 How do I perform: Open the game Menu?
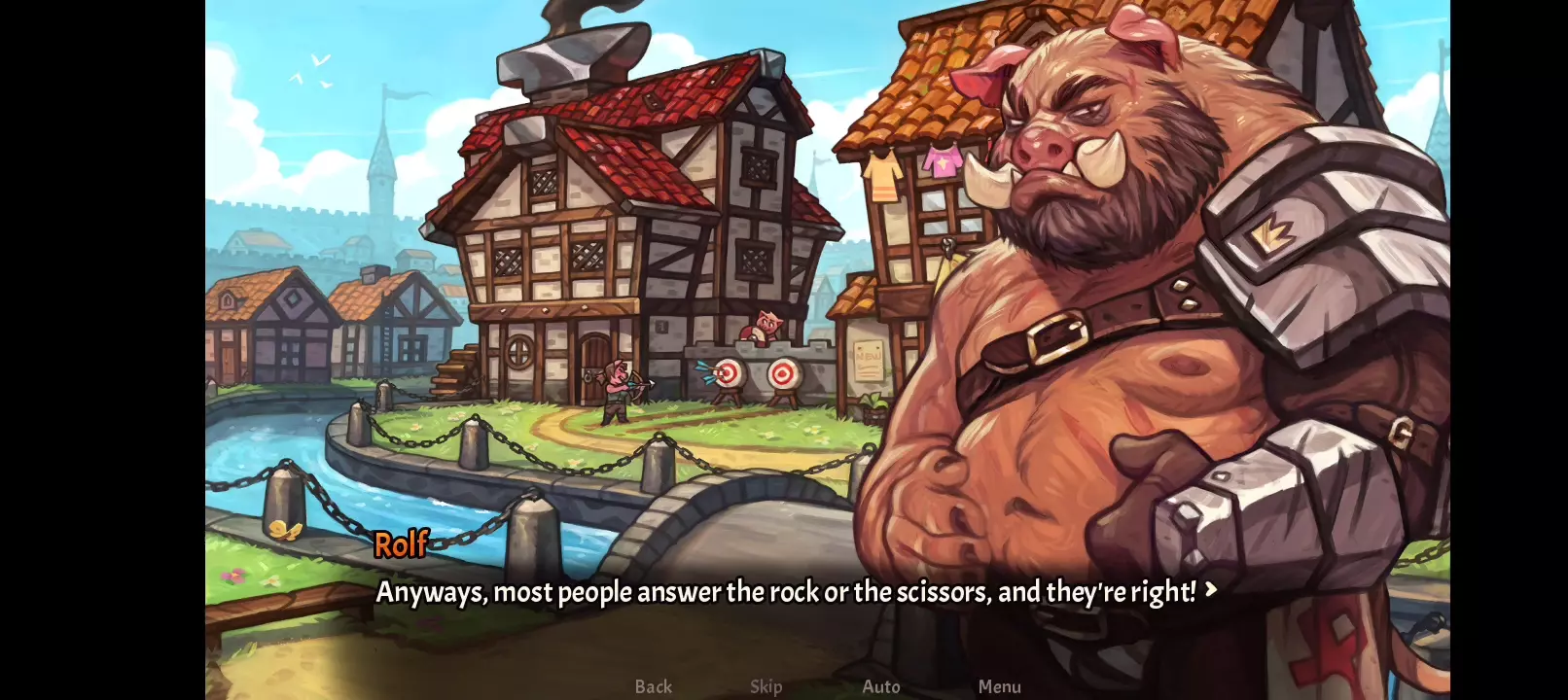pyautogui.click(x=999, y=686)
